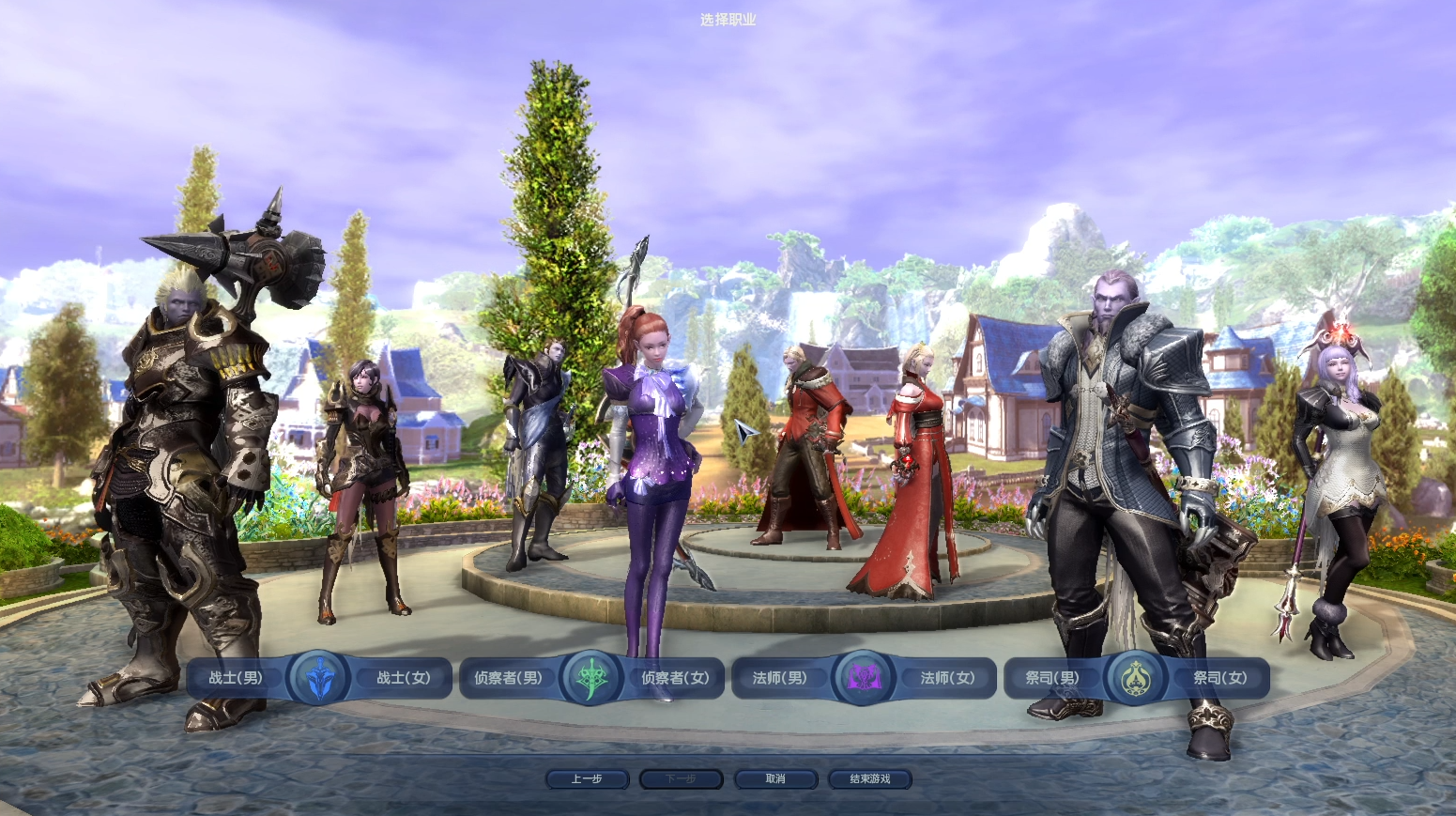Click the golden priest class emblem
This screenshot has height=816, width=1456.
(x=1135, y=678)
